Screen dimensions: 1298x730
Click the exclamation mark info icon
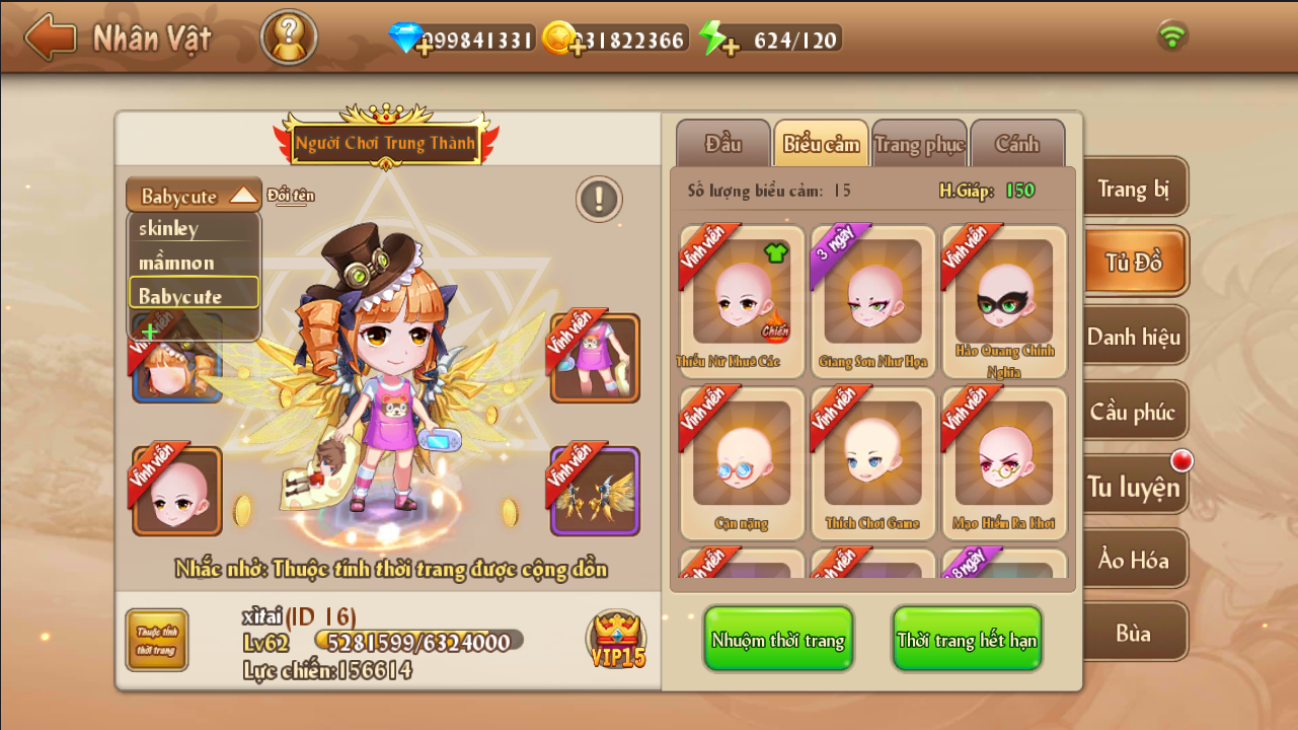click(x=599, y=199)
